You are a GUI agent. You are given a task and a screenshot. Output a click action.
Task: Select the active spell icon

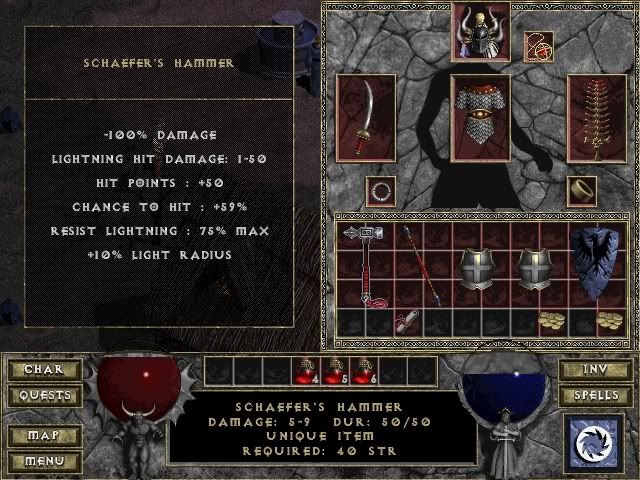594,443
